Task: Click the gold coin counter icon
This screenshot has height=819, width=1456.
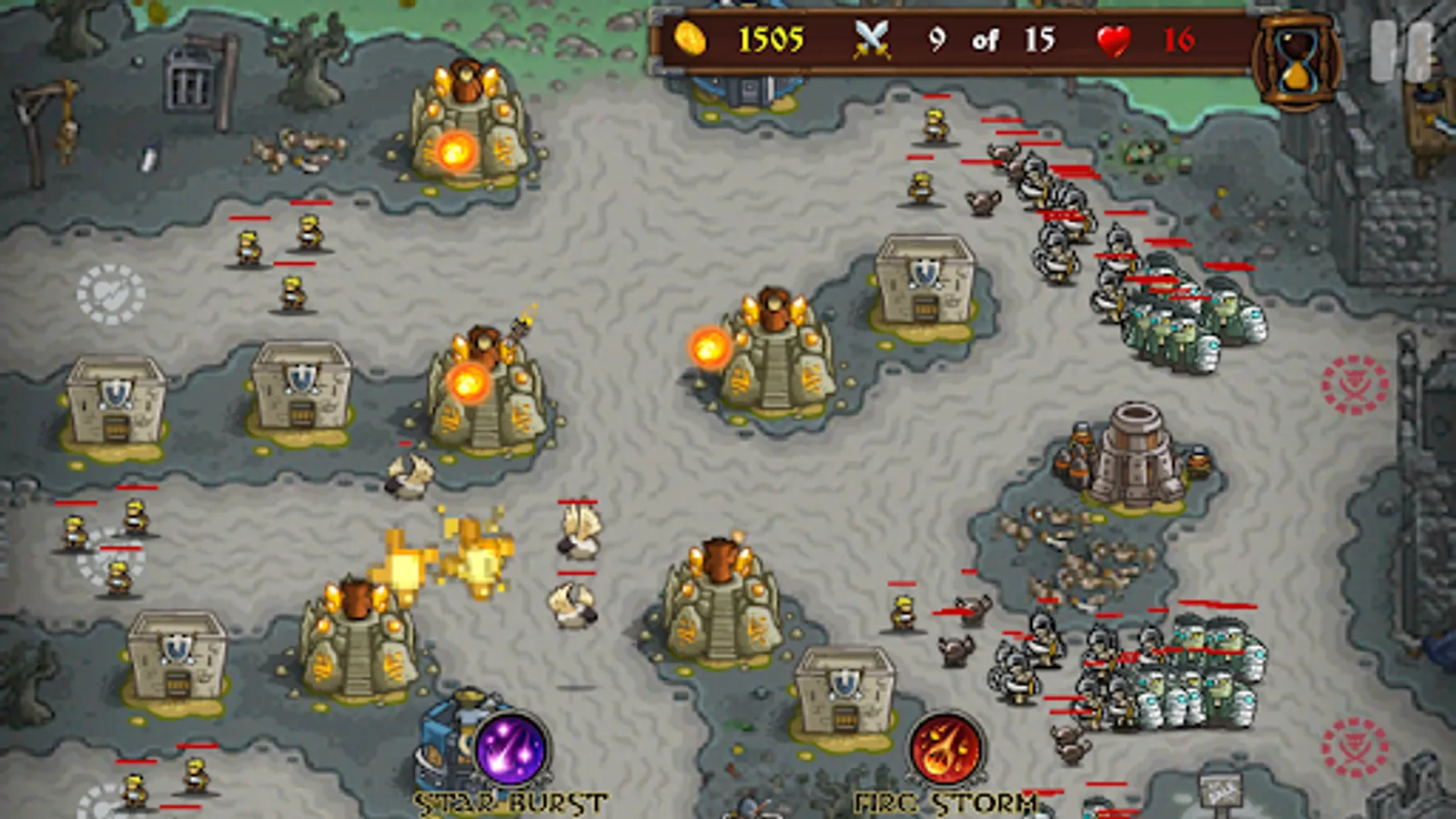Action: pos(692,39)
